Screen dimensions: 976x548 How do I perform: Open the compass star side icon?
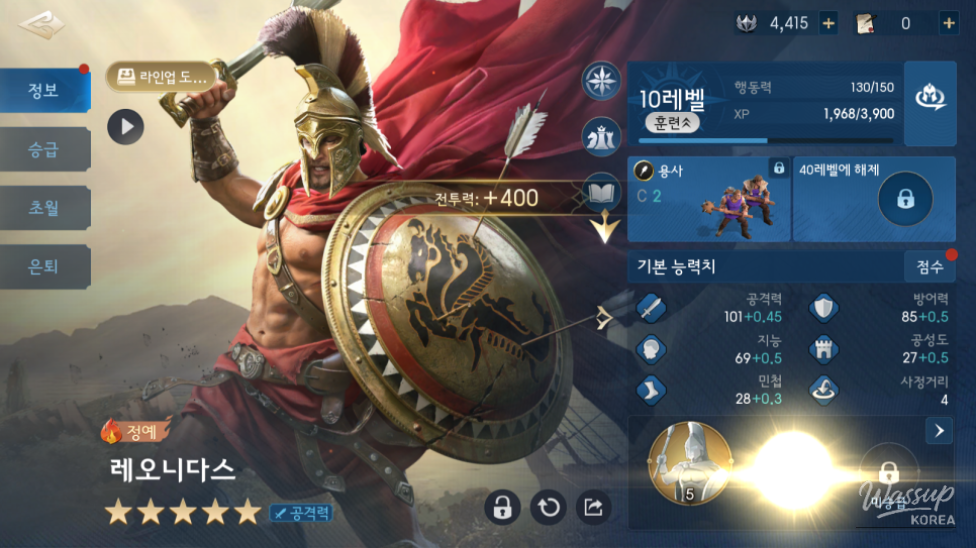pyautogui.click(x=602, y=80)
